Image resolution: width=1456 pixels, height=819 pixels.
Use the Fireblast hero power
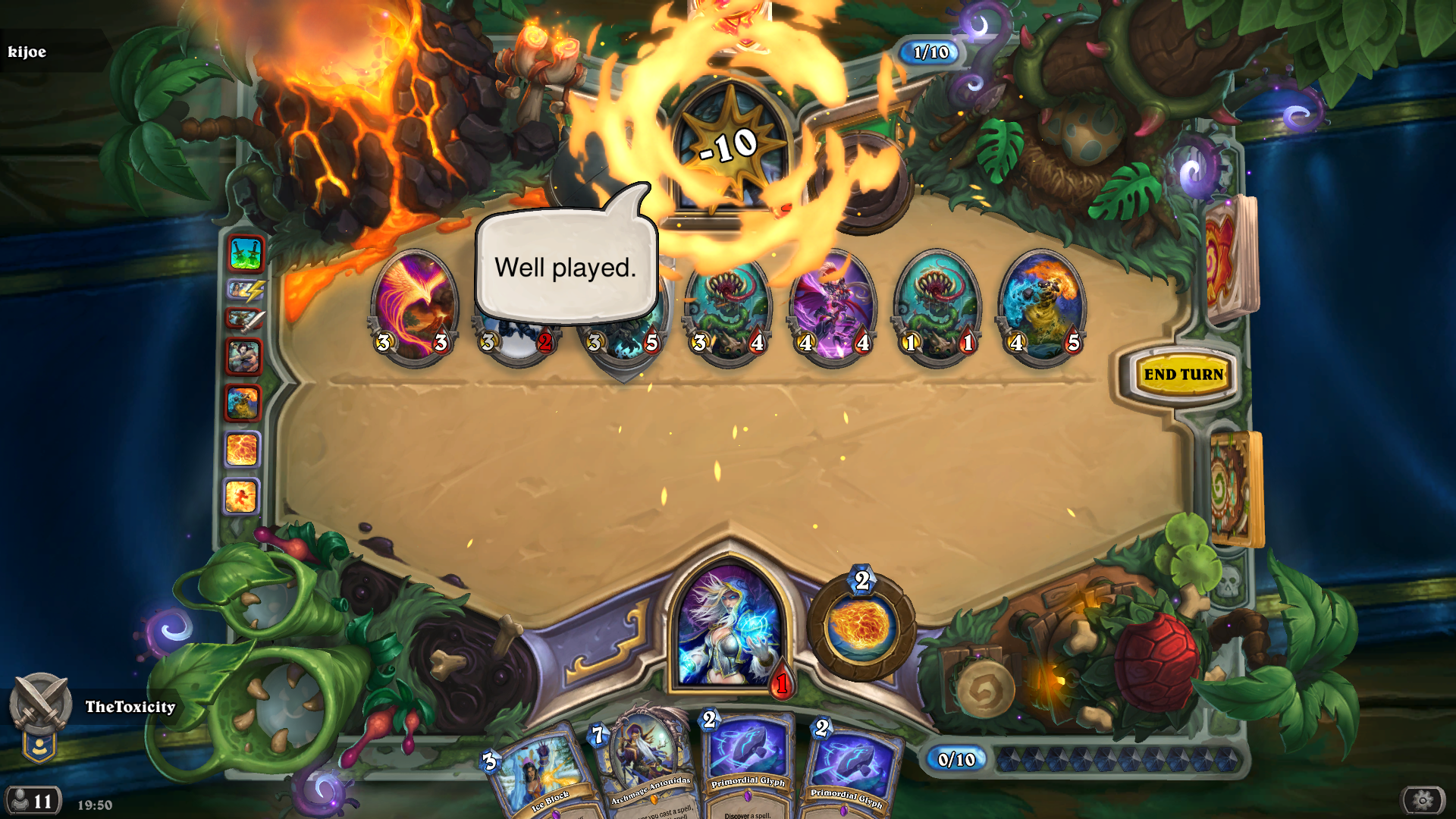pos(861,627)
